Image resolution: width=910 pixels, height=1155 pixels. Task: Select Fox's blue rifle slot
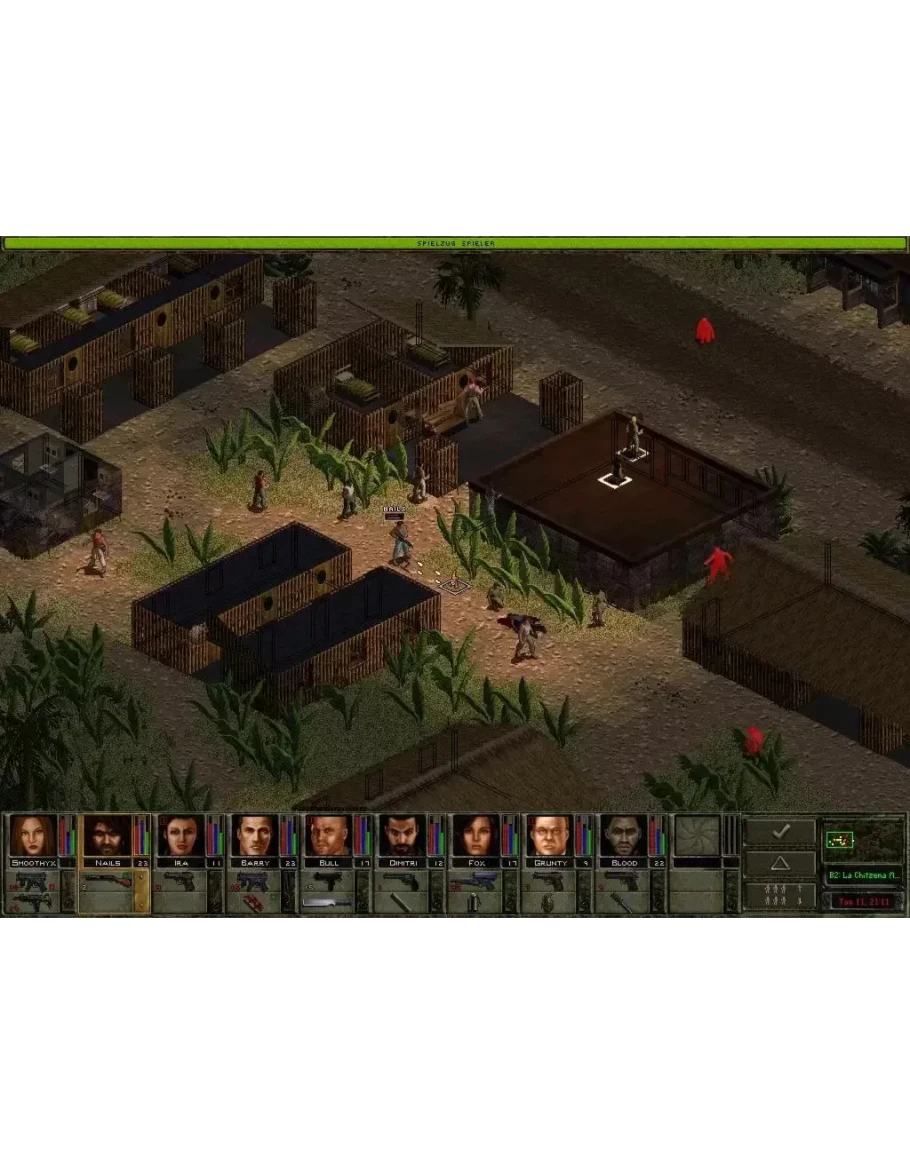[x=474, y=880]
